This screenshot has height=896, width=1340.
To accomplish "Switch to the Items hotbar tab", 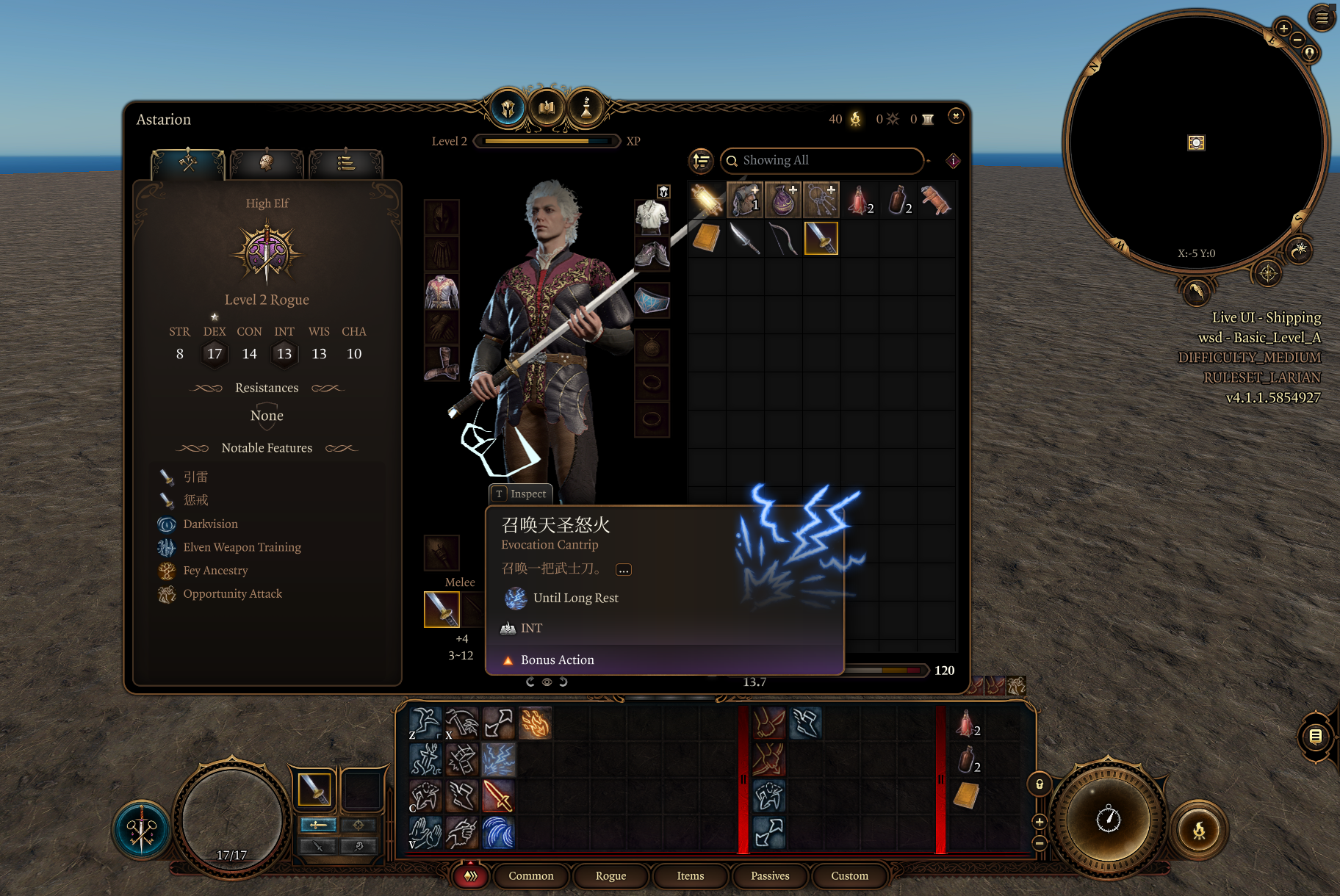I will 690,875.
